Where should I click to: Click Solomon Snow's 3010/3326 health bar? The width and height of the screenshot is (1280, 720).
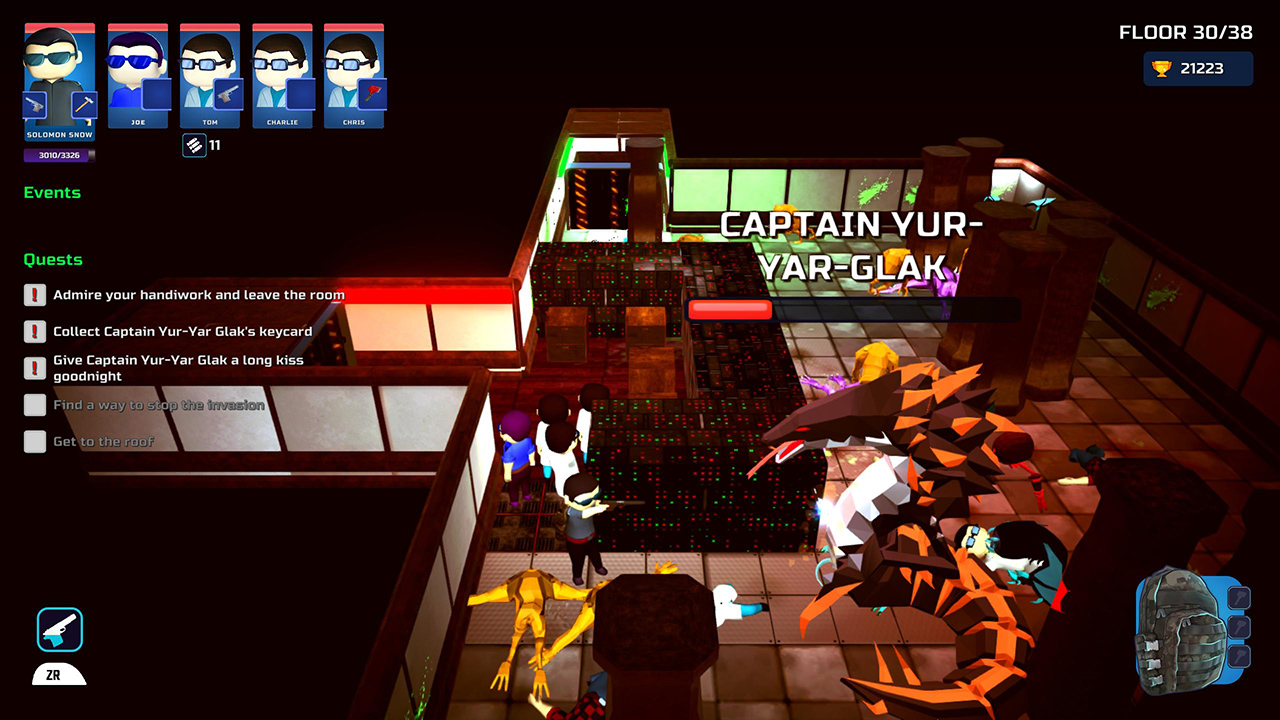point(58,154)
